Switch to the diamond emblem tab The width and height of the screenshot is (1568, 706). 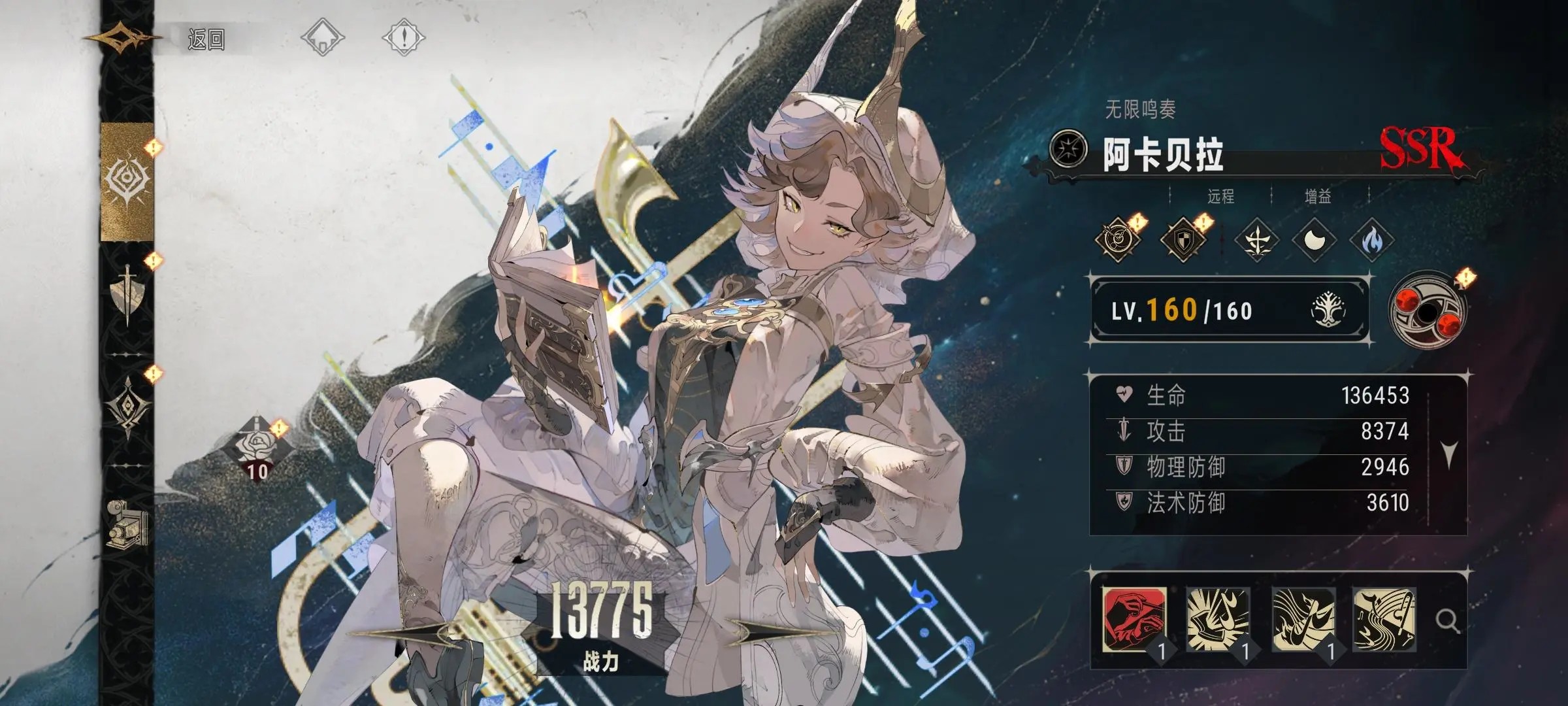(127, 406)
